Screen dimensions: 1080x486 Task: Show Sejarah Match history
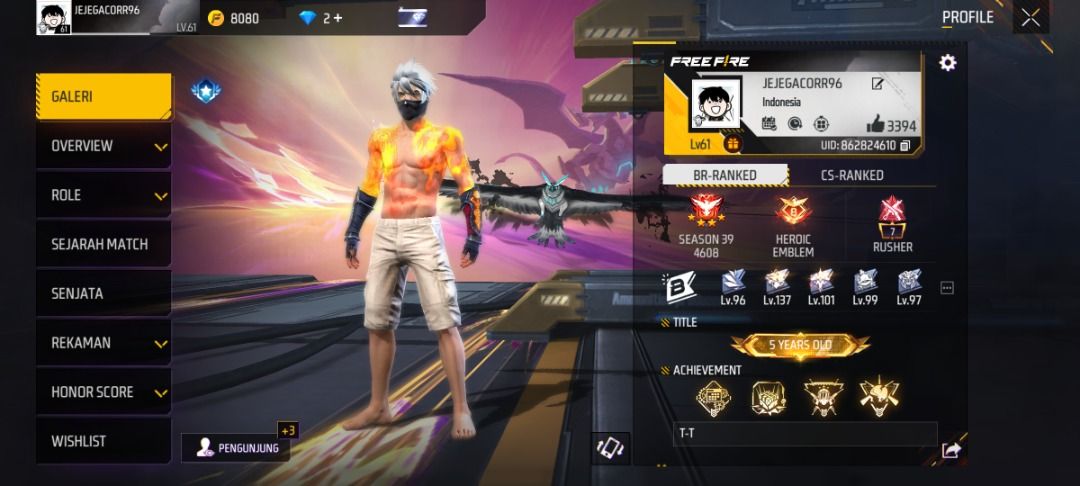(x=103, y=244)
